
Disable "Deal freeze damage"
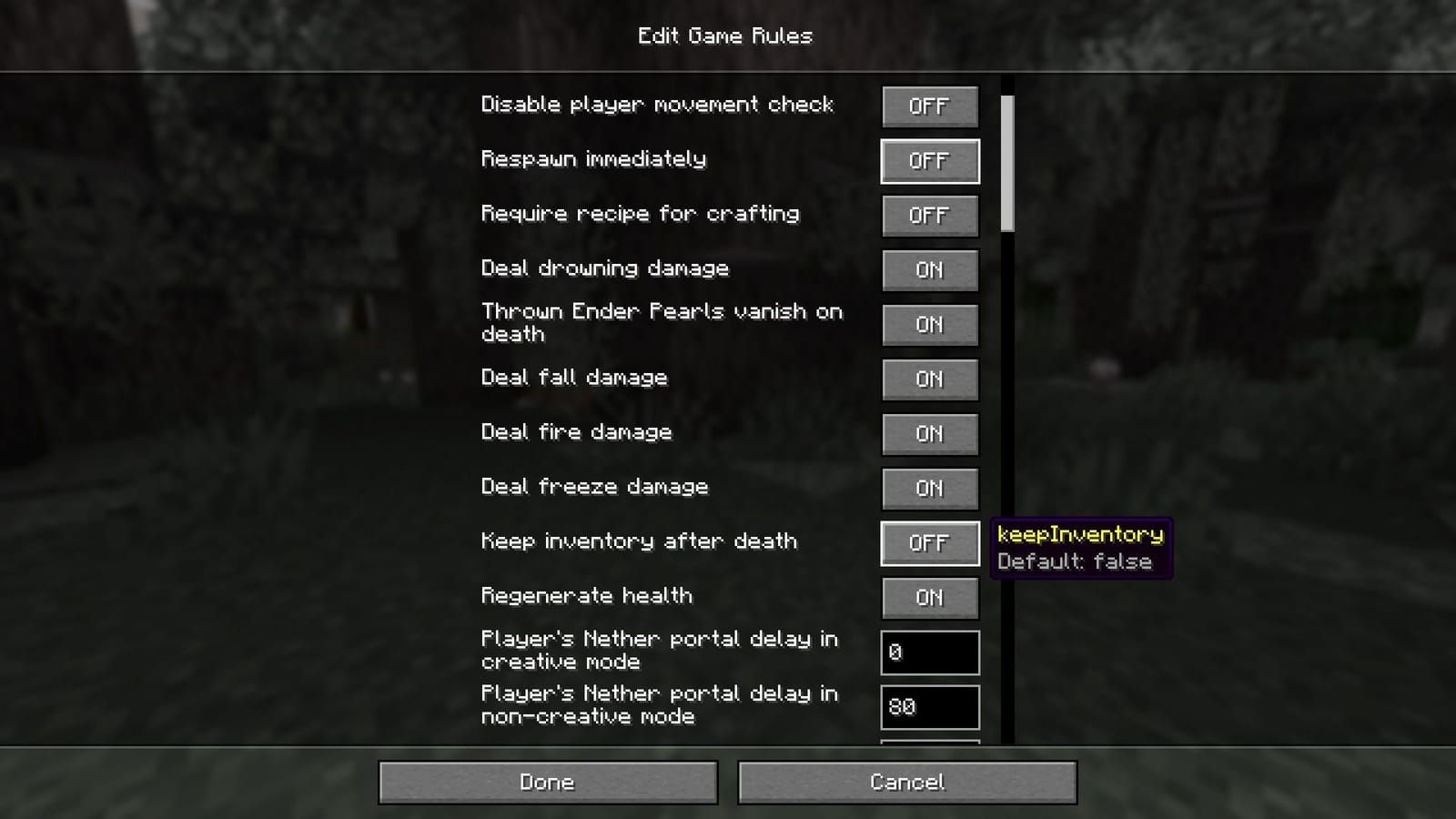click(x=929, y=489)
